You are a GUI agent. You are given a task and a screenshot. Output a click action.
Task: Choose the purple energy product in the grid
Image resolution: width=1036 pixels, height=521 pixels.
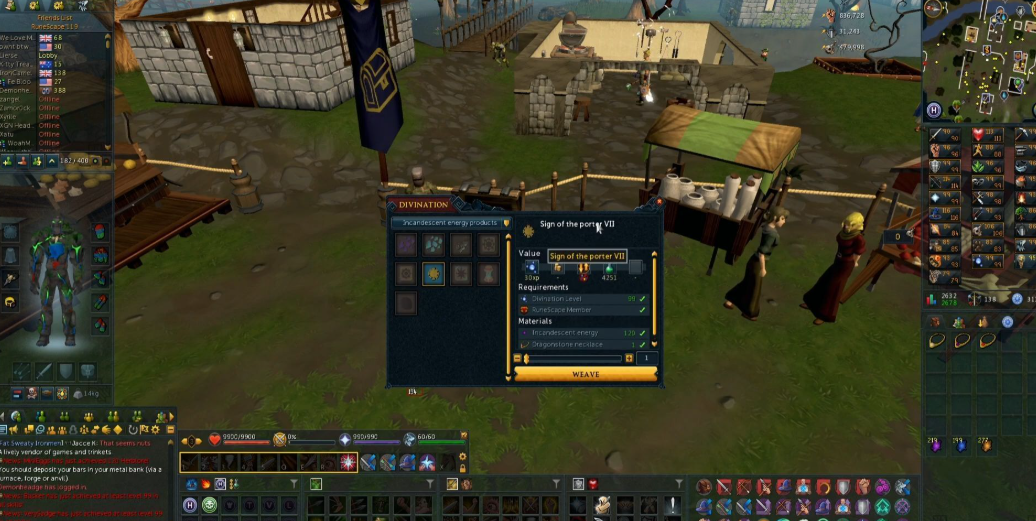pos(406,245)
